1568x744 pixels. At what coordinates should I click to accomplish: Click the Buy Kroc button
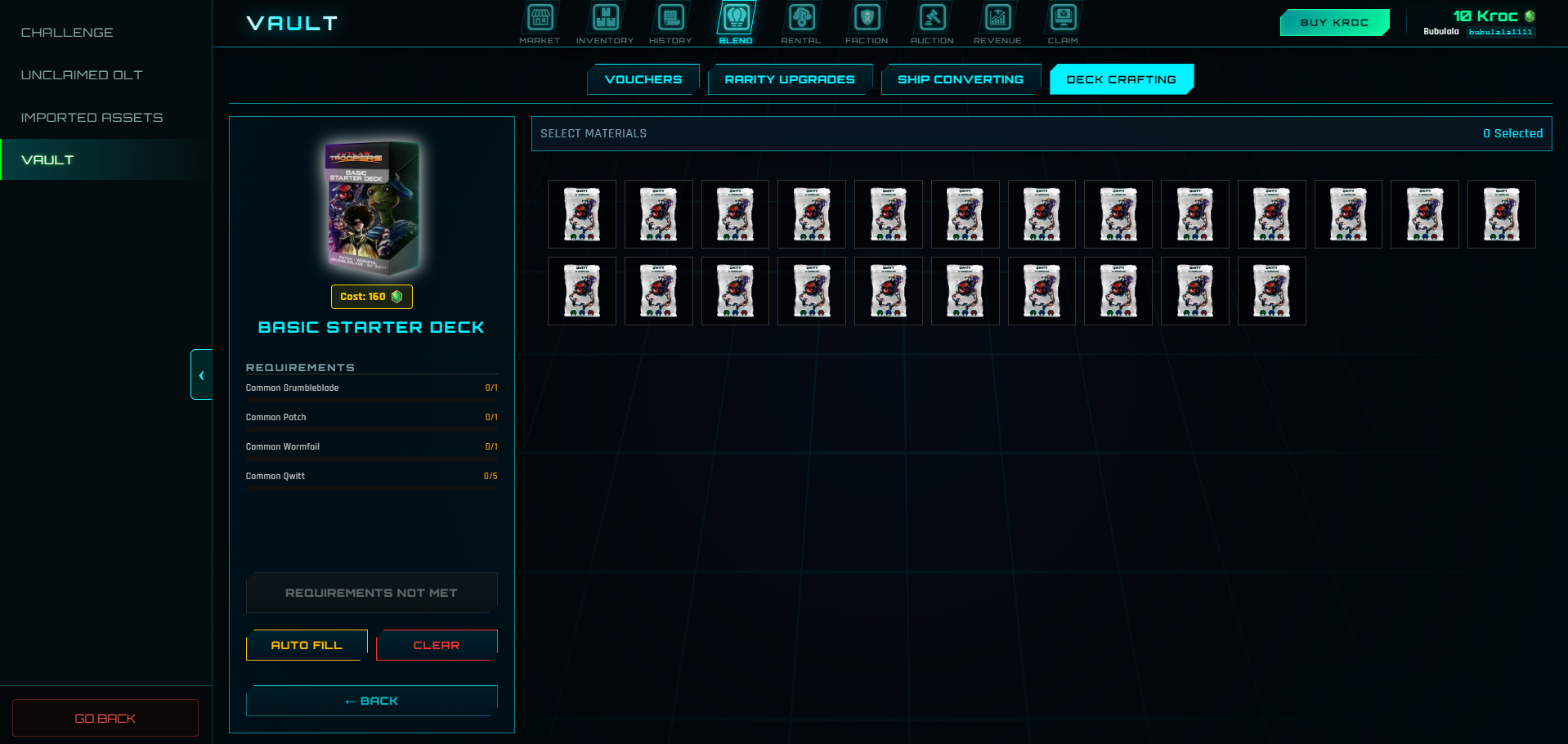1334,23
